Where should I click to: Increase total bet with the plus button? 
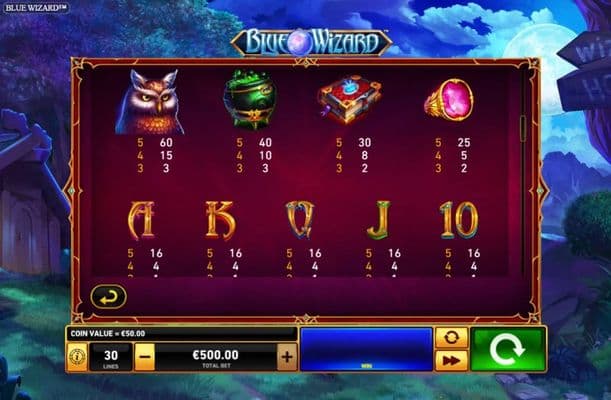click(287, 356)
